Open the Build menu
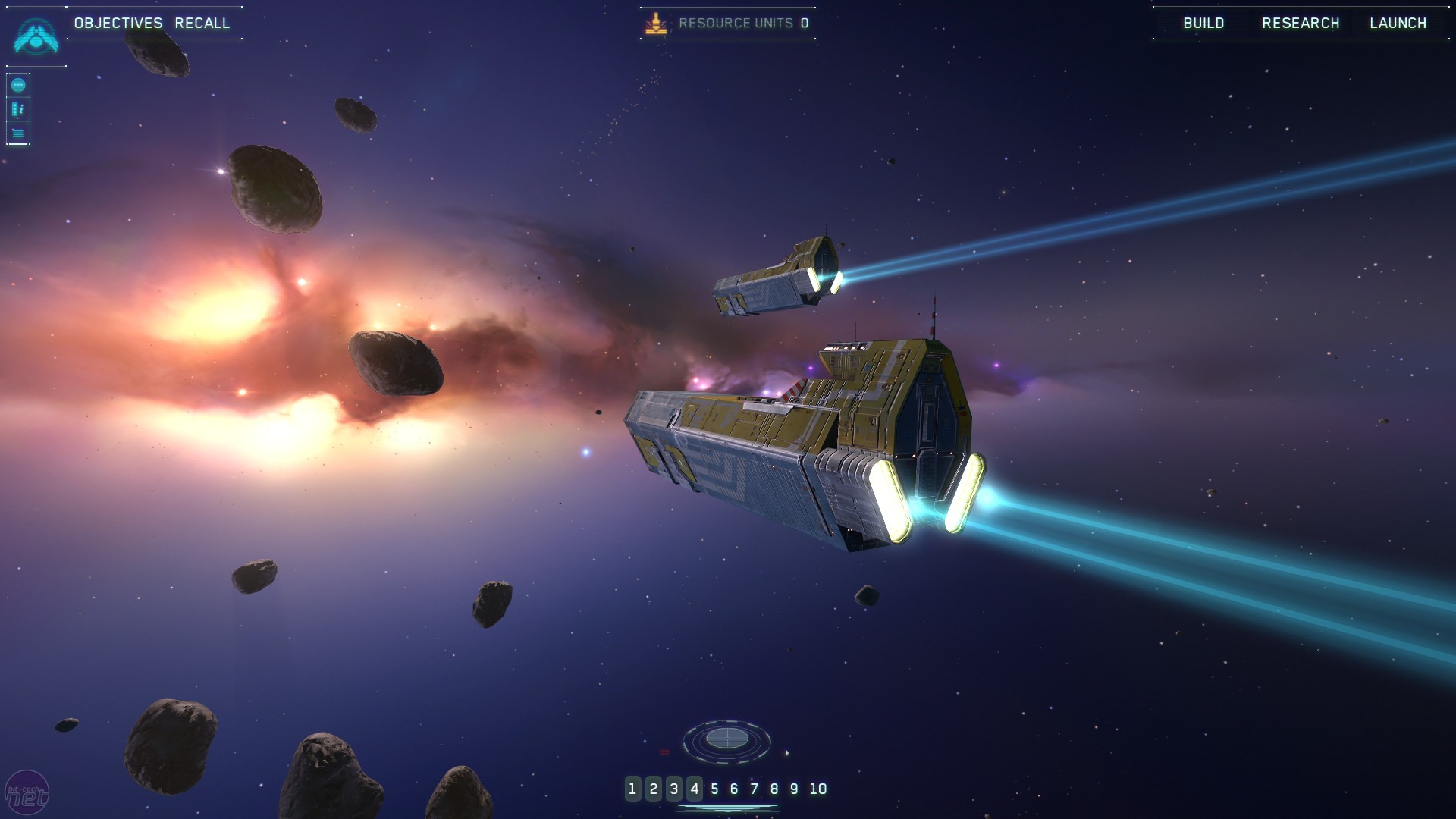 click(x=1203, y=24)
